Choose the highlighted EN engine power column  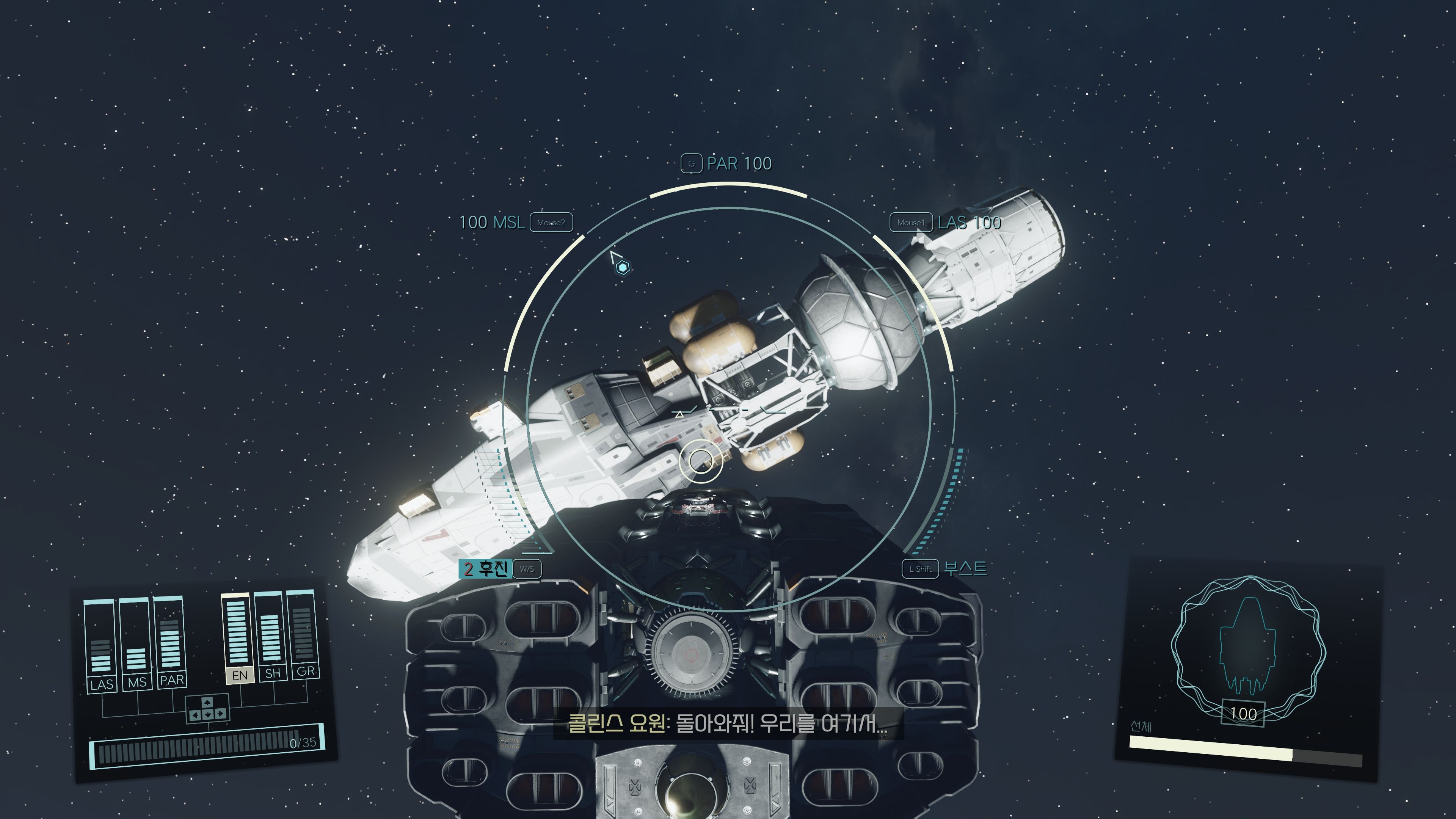pos(237,635)
